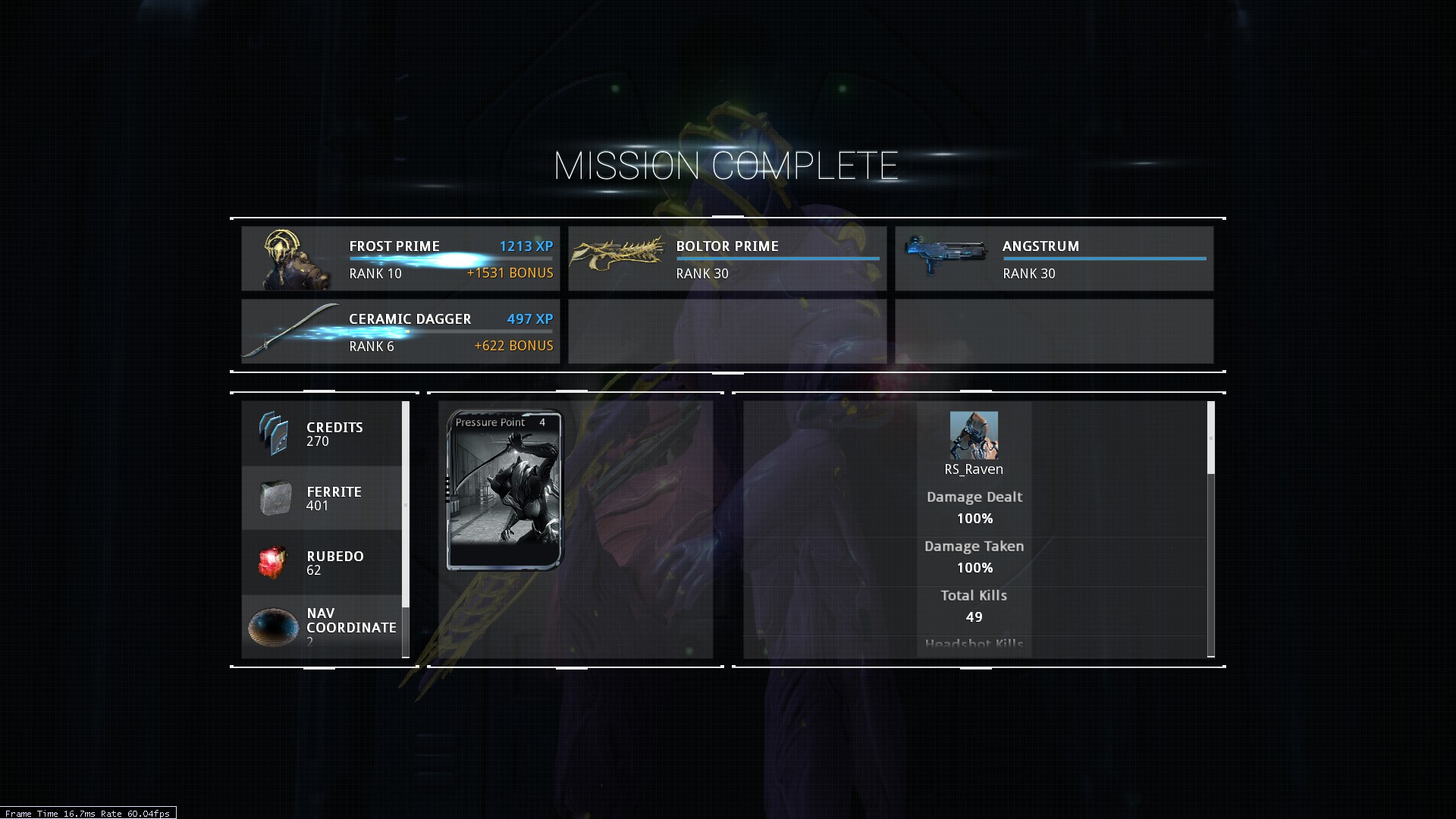Click RS_Raven's player avatar
1456x819 pixels.
click(974, 435)
